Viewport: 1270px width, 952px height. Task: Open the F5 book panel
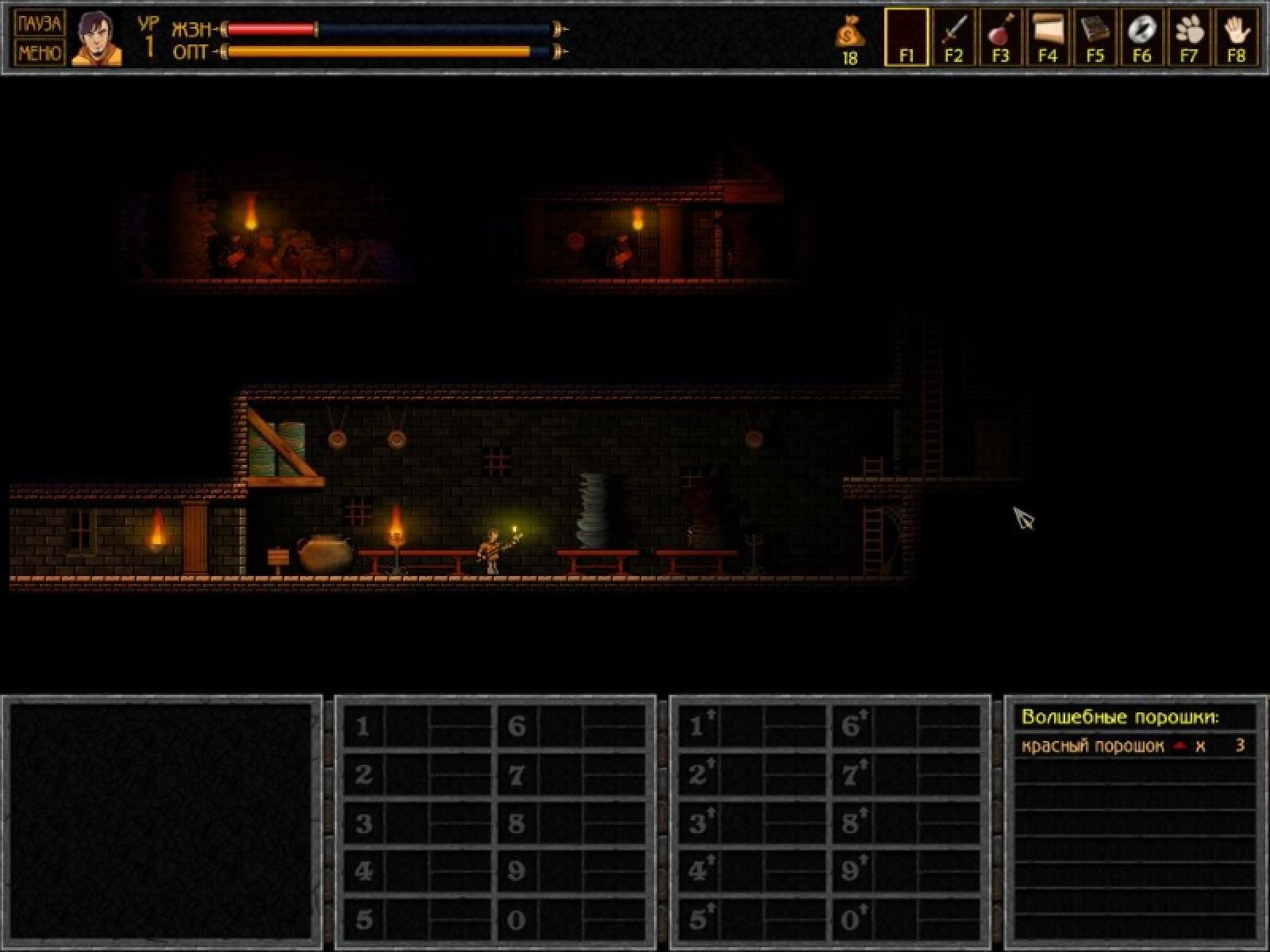tap(1095, 36)
